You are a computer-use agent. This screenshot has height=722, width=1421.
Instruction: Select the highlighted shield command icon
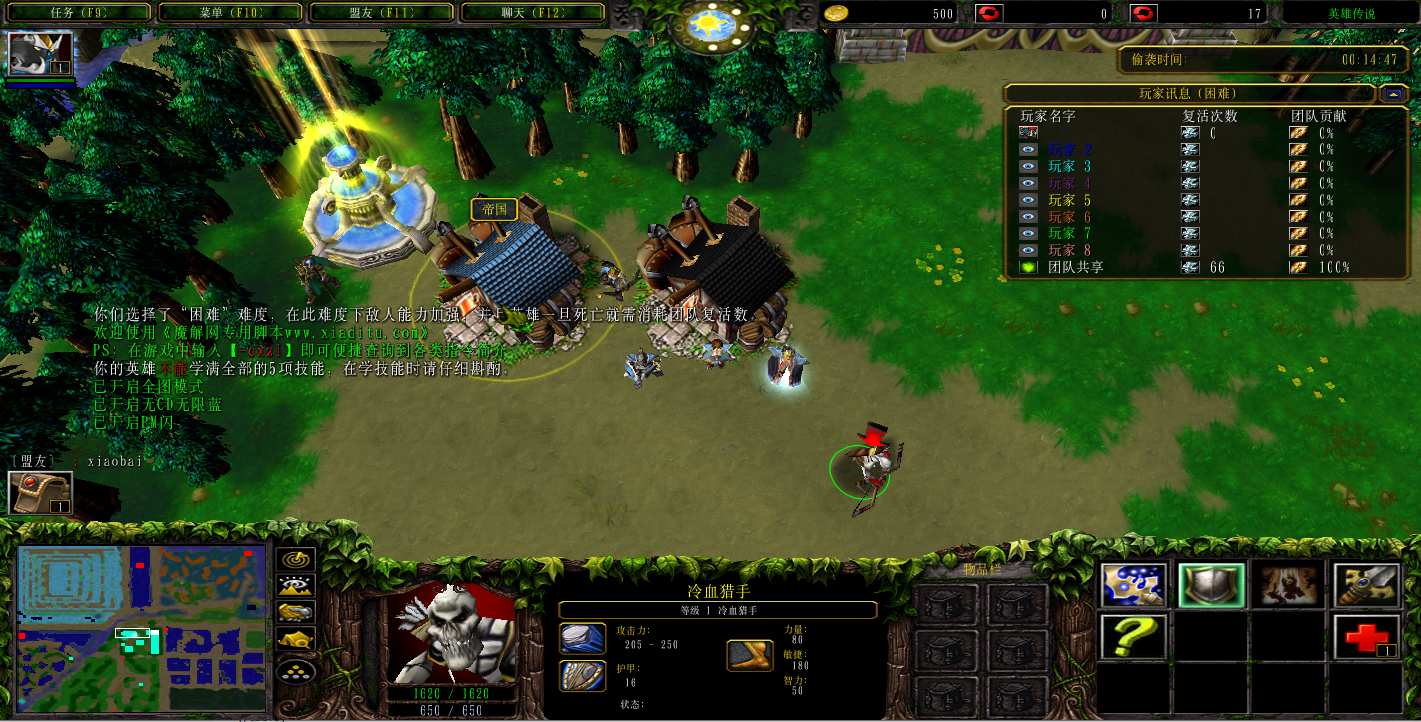pos(1211,585)
